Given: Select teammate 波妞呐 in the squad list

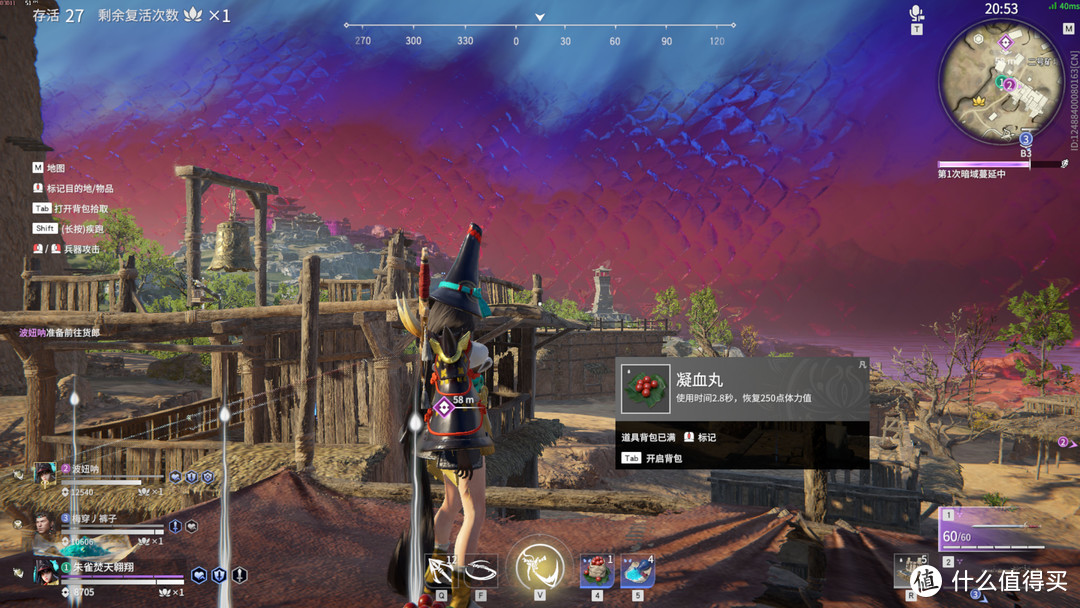Looking at the screenshot, I should [x=100, y=474].
